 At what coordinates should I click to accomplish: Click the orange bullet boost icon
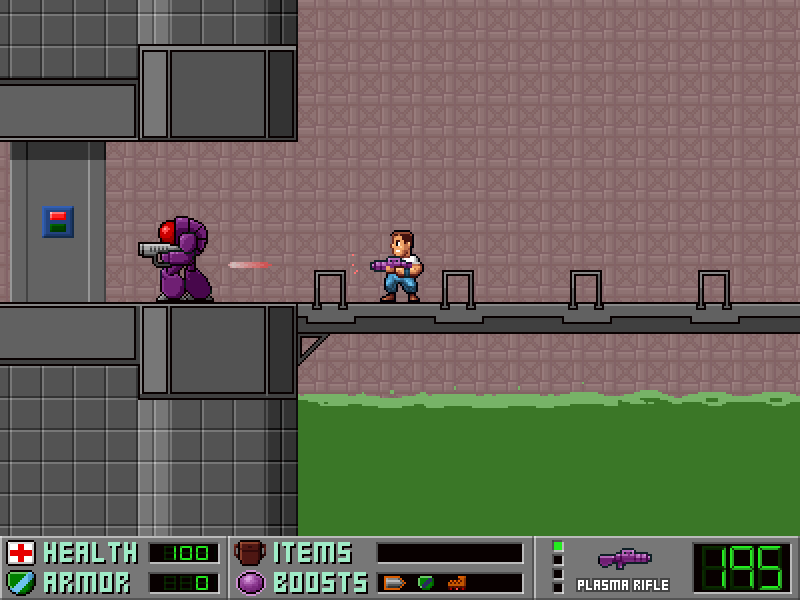pyautogui.click(x=393, y=582)
